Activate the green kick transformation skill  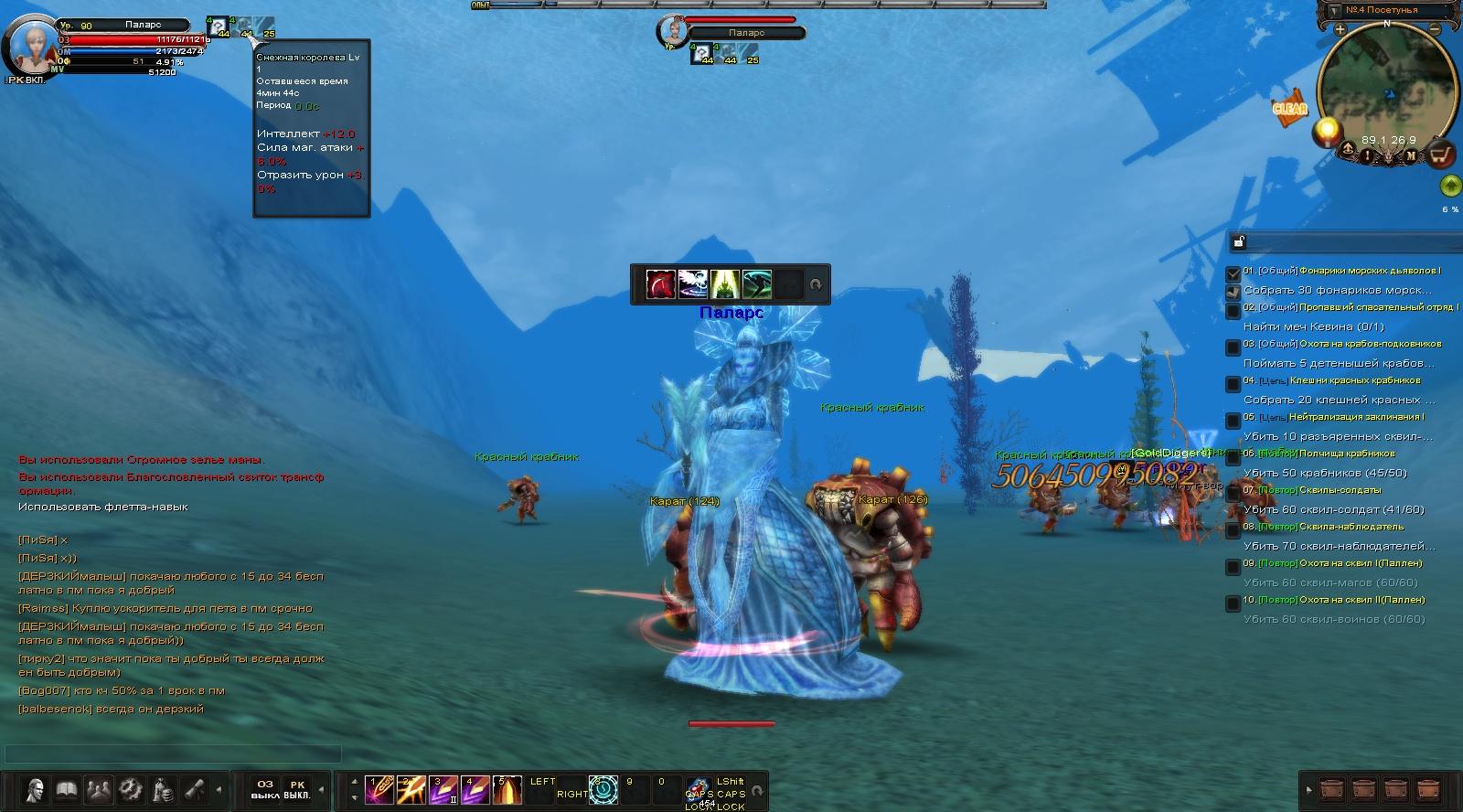757,284
